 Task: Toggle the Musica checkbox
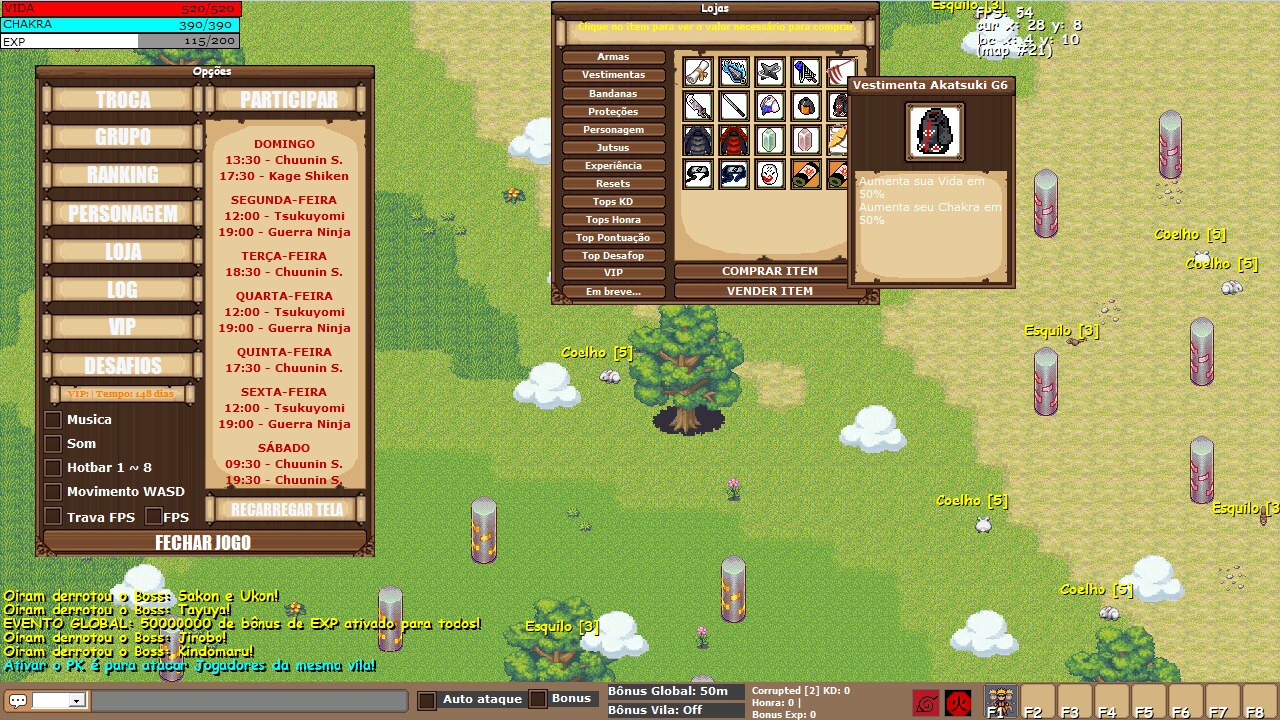click(x=54, y=420)
